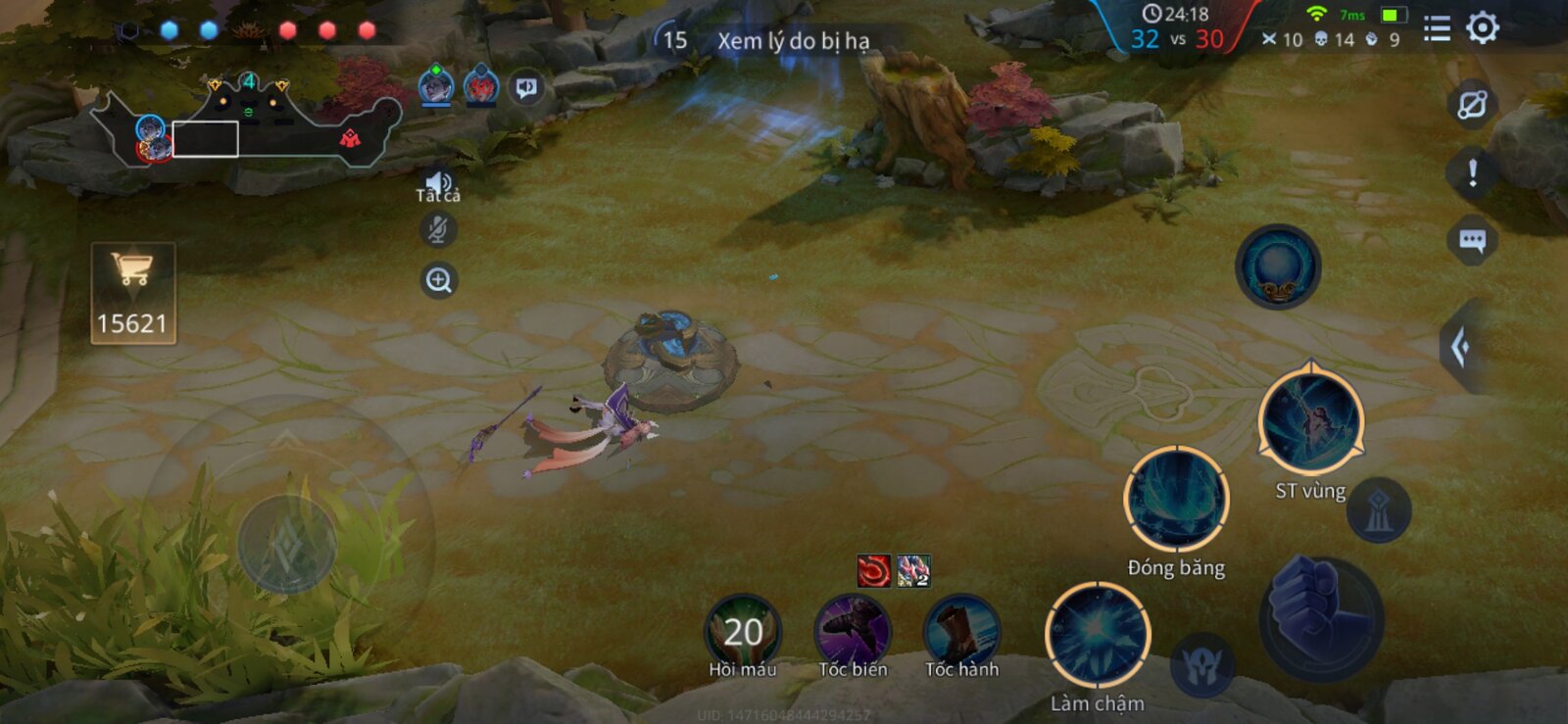
Task: Cast the Đóng băng skill
Action: pos(1176,500)
